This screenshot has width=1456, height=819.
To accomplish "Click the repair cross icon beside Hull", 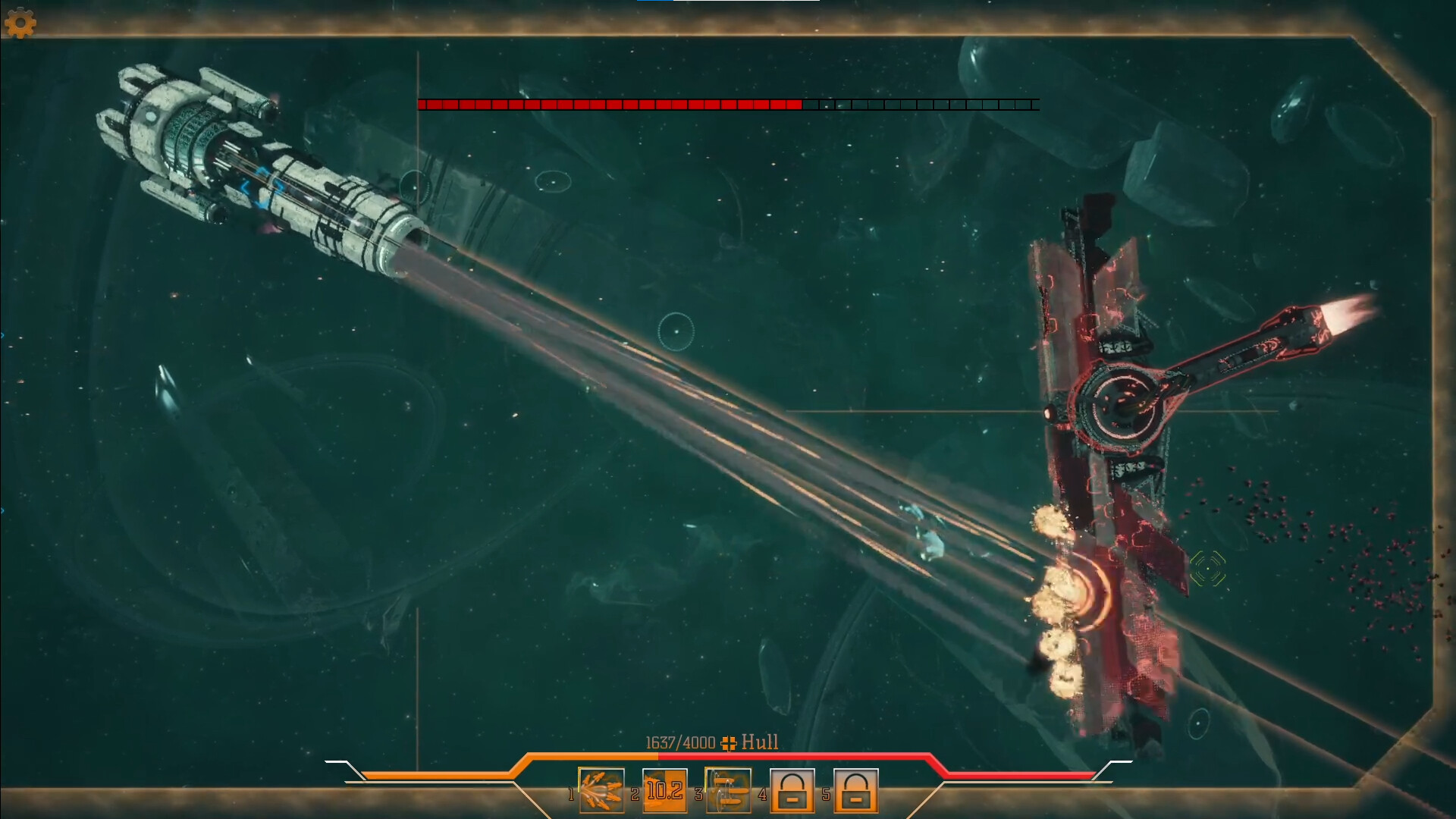I will (x=727, y=744).
